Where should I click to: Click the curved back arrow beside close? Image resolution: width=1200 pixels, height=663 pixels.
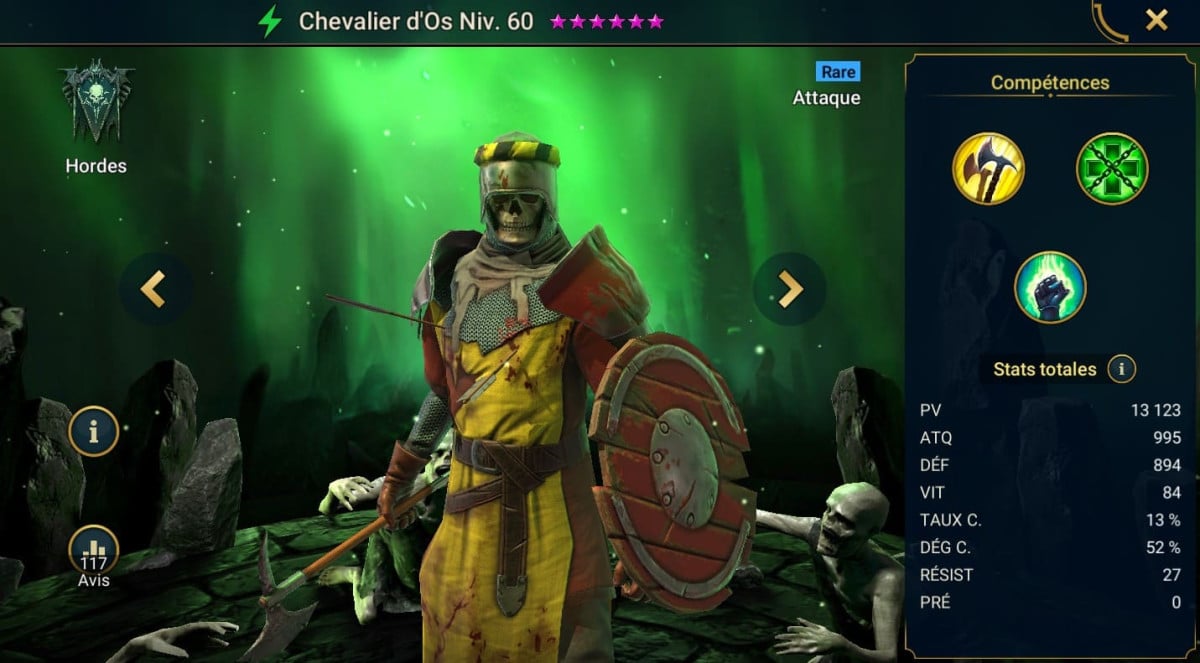click(1109, 22)
